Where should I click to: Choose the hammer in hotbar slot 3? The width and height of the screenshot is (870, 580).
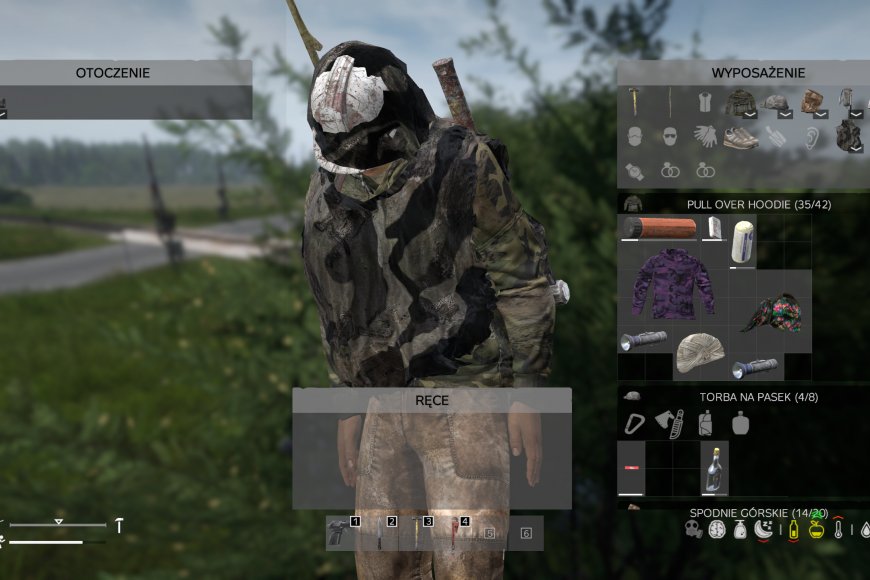coord(415,533)
